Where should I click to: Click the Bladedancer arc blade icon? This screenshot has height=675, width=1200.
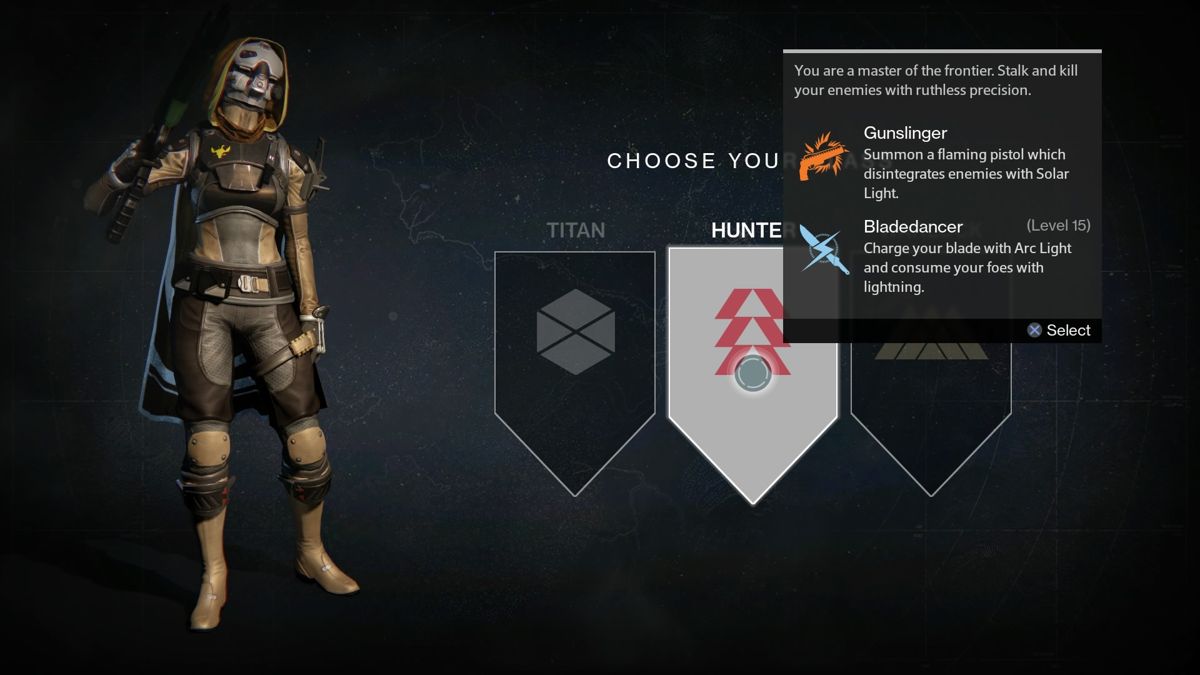click(823, 250)
